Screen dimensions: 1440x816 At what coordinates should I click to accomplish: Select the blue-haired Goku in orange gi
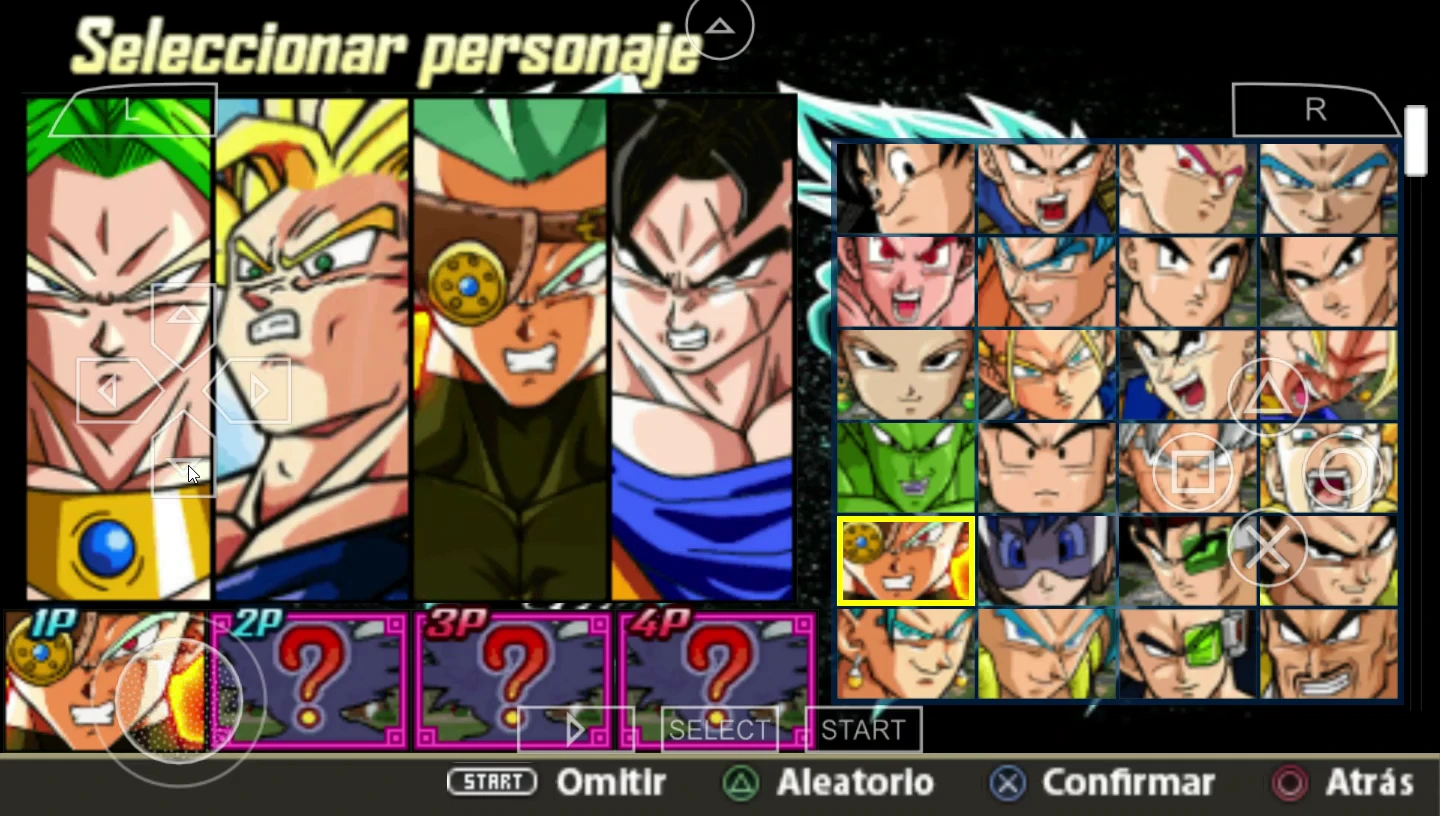[x=1046, y=281]
